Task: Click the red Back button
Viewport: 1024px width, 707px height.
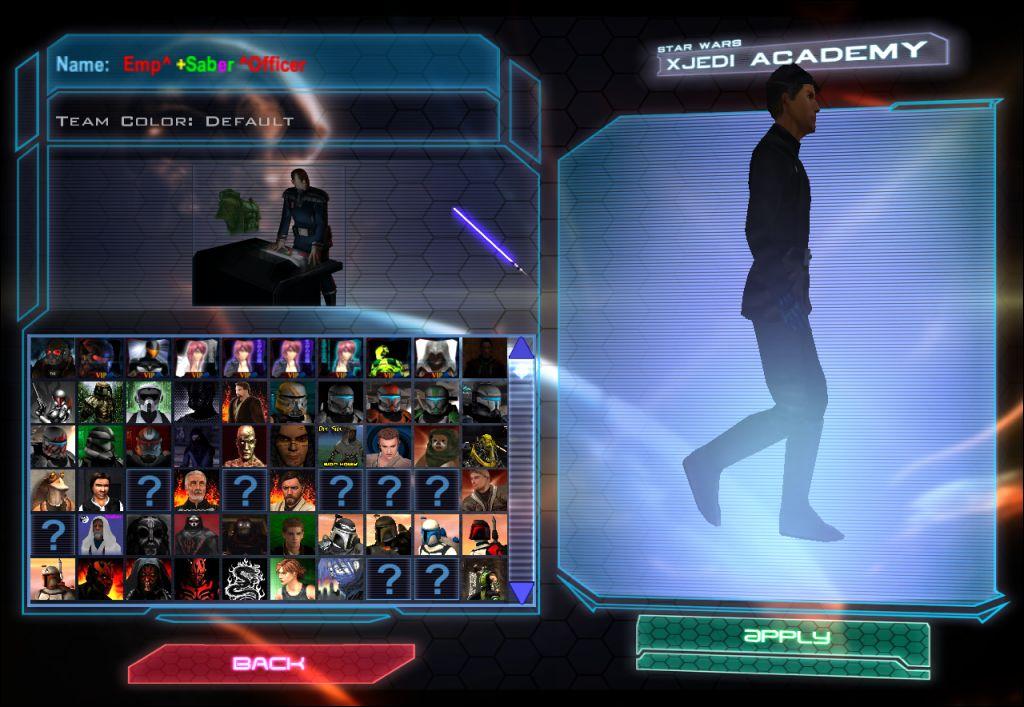Action: (270, 663)
